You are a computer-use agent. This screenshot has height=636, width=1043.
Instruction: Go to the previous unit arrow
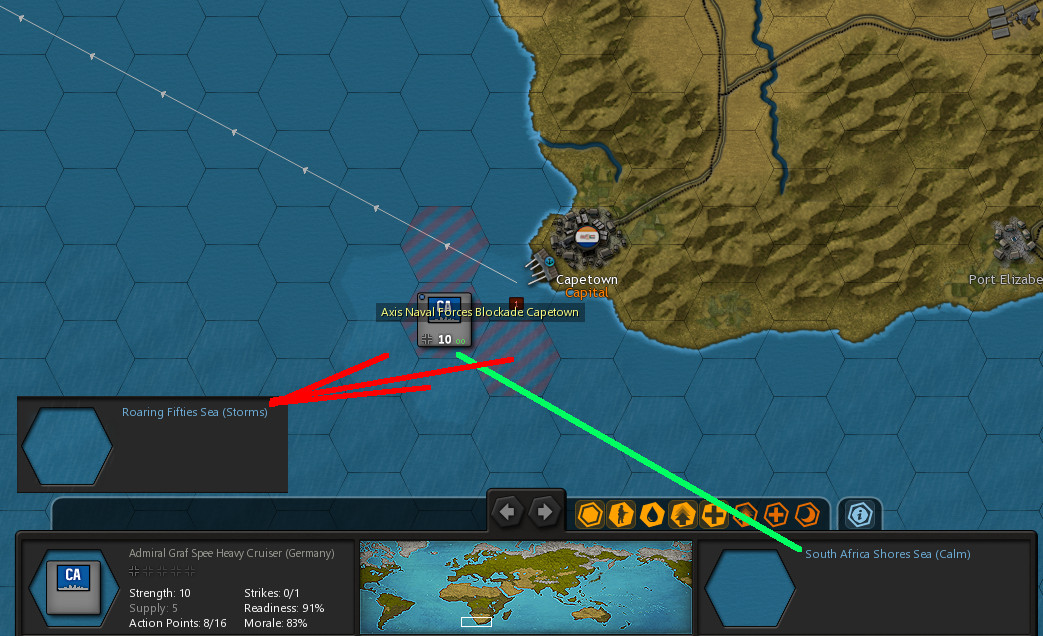click(509, 513)
